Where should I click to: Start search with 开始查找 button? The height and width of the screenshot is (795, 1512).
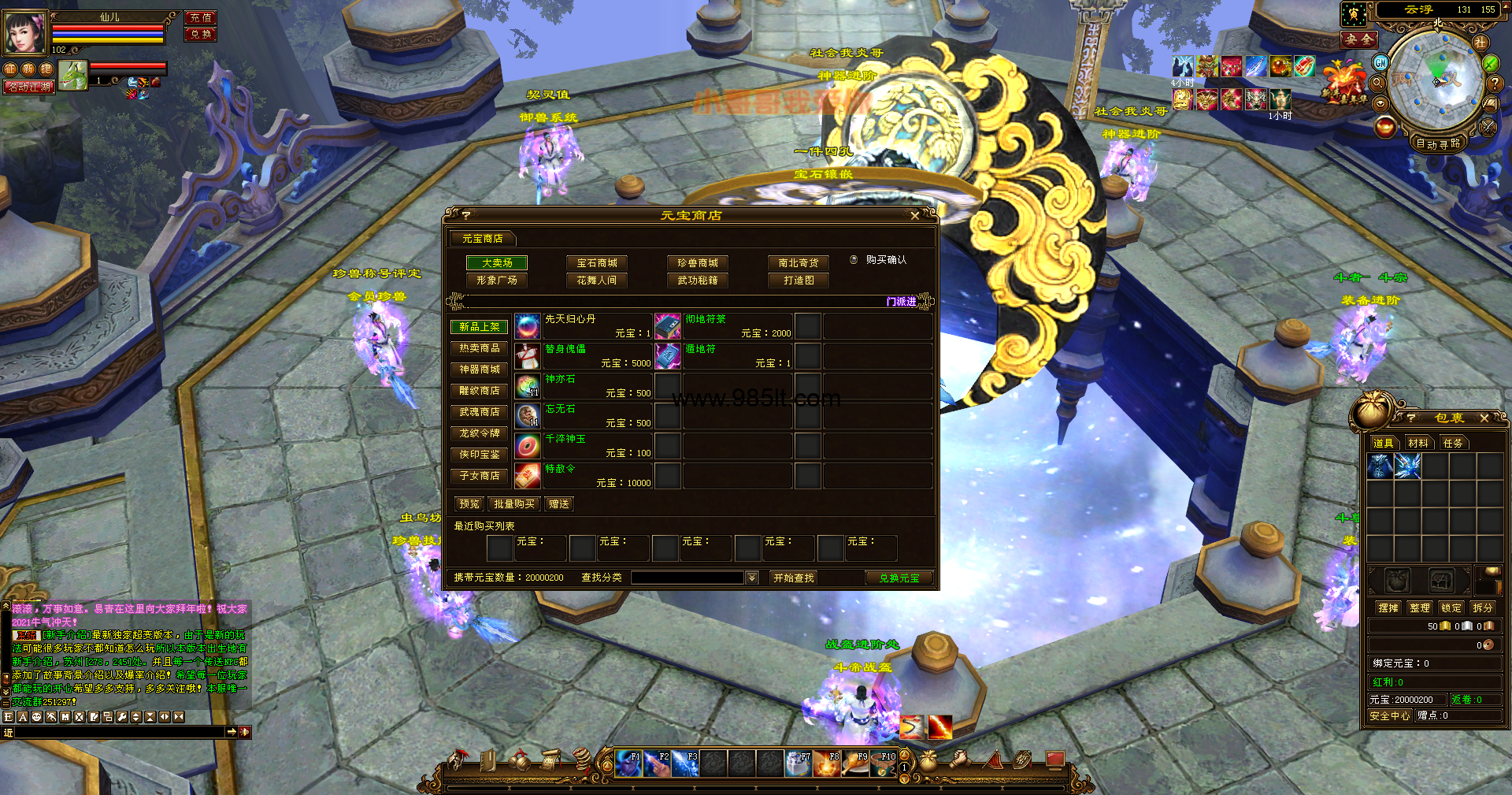[793, 578]
